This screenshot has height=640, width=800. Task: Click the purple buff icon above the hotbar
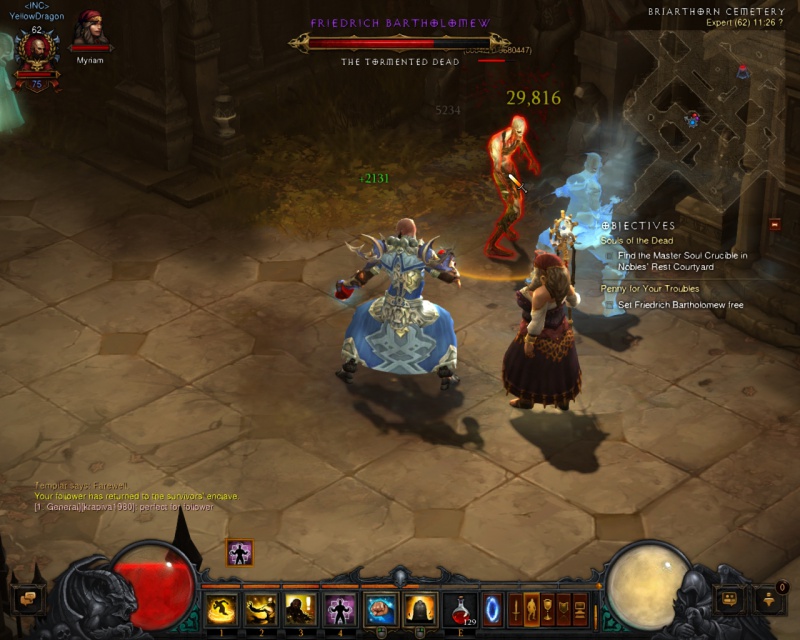(x=239, y=552)
